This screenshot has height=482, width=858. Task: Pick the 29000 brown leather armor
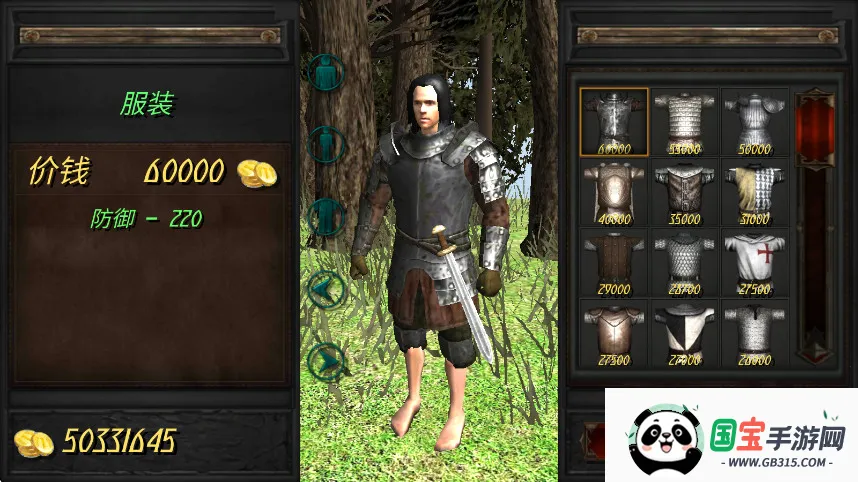(614, 263)
